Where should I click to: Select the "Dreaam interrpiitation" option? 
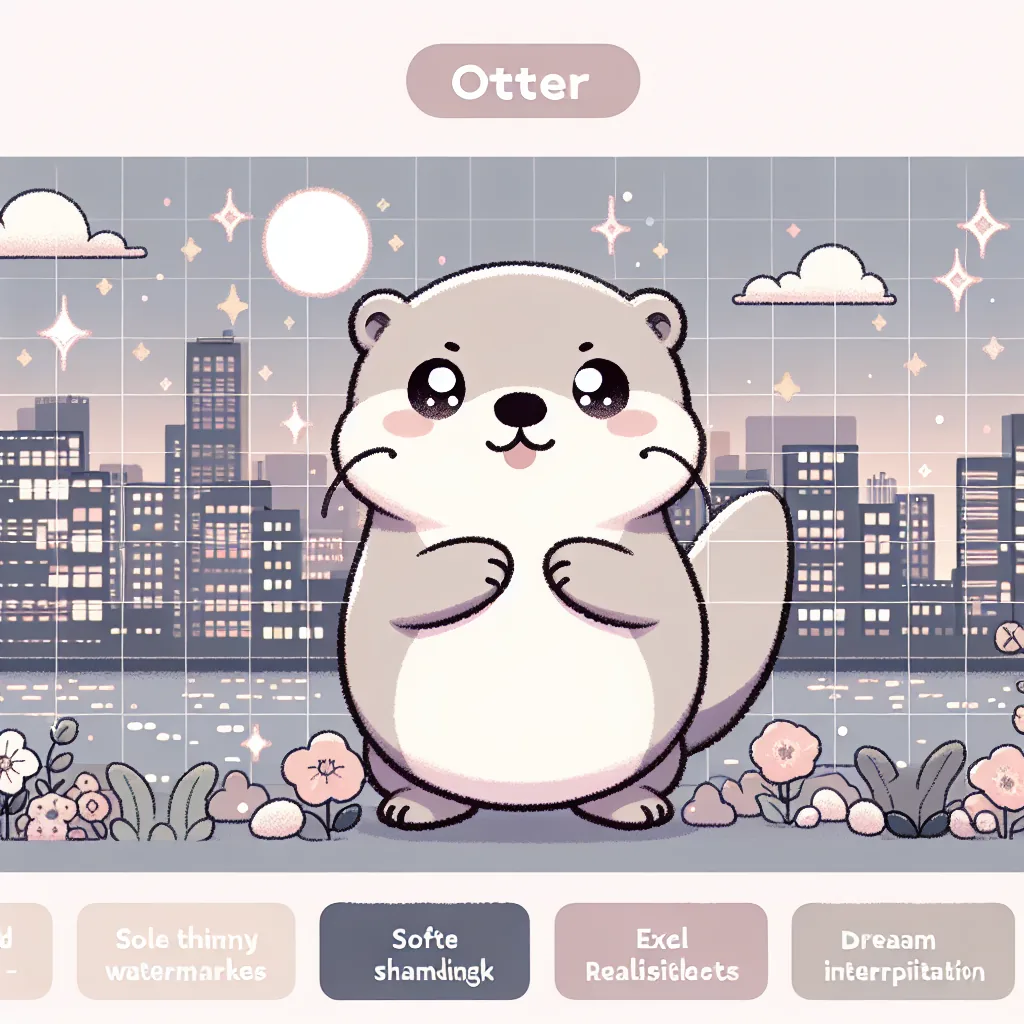pos(902,954)
